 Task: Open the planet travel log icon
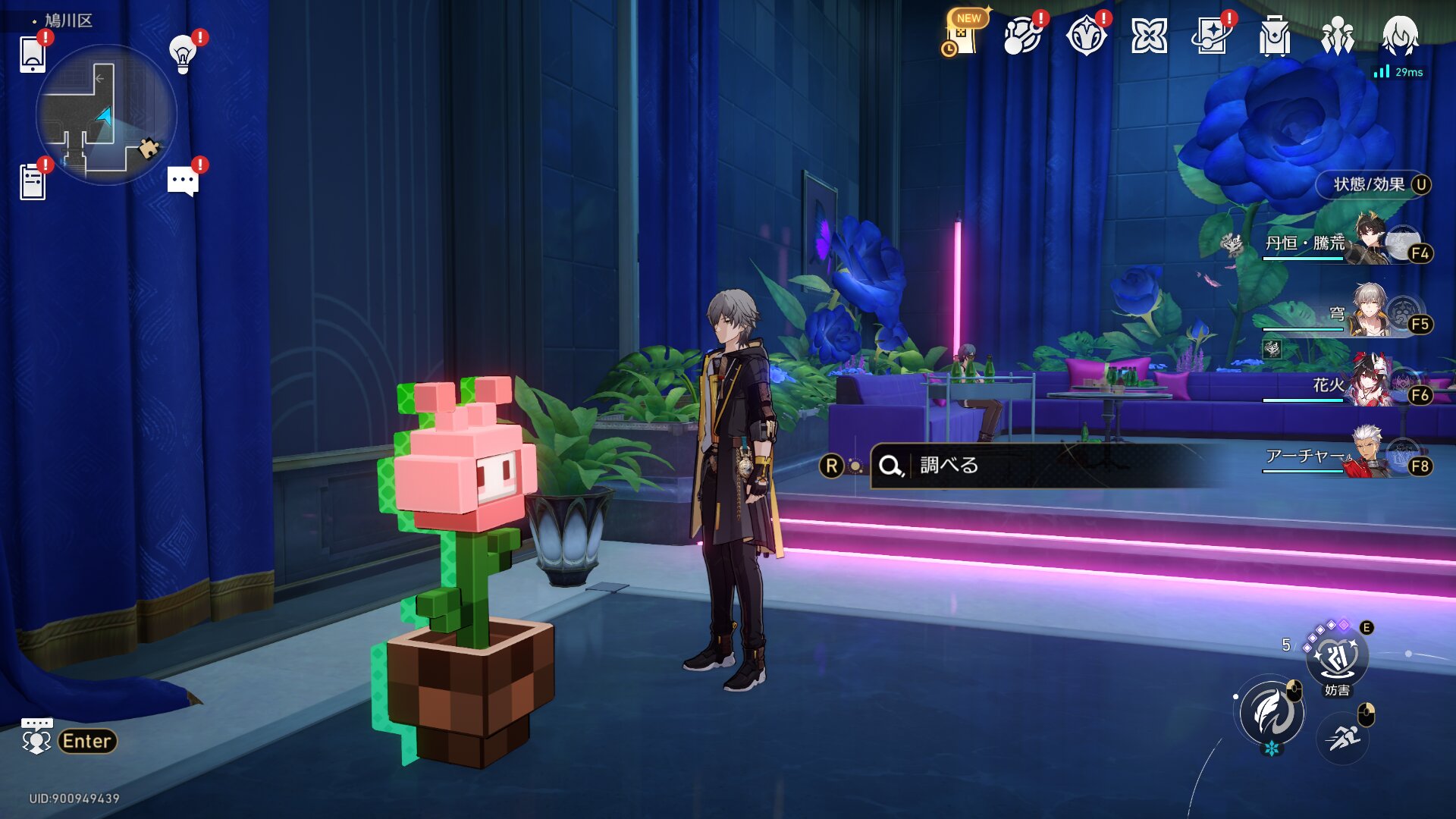(1022, 36)
